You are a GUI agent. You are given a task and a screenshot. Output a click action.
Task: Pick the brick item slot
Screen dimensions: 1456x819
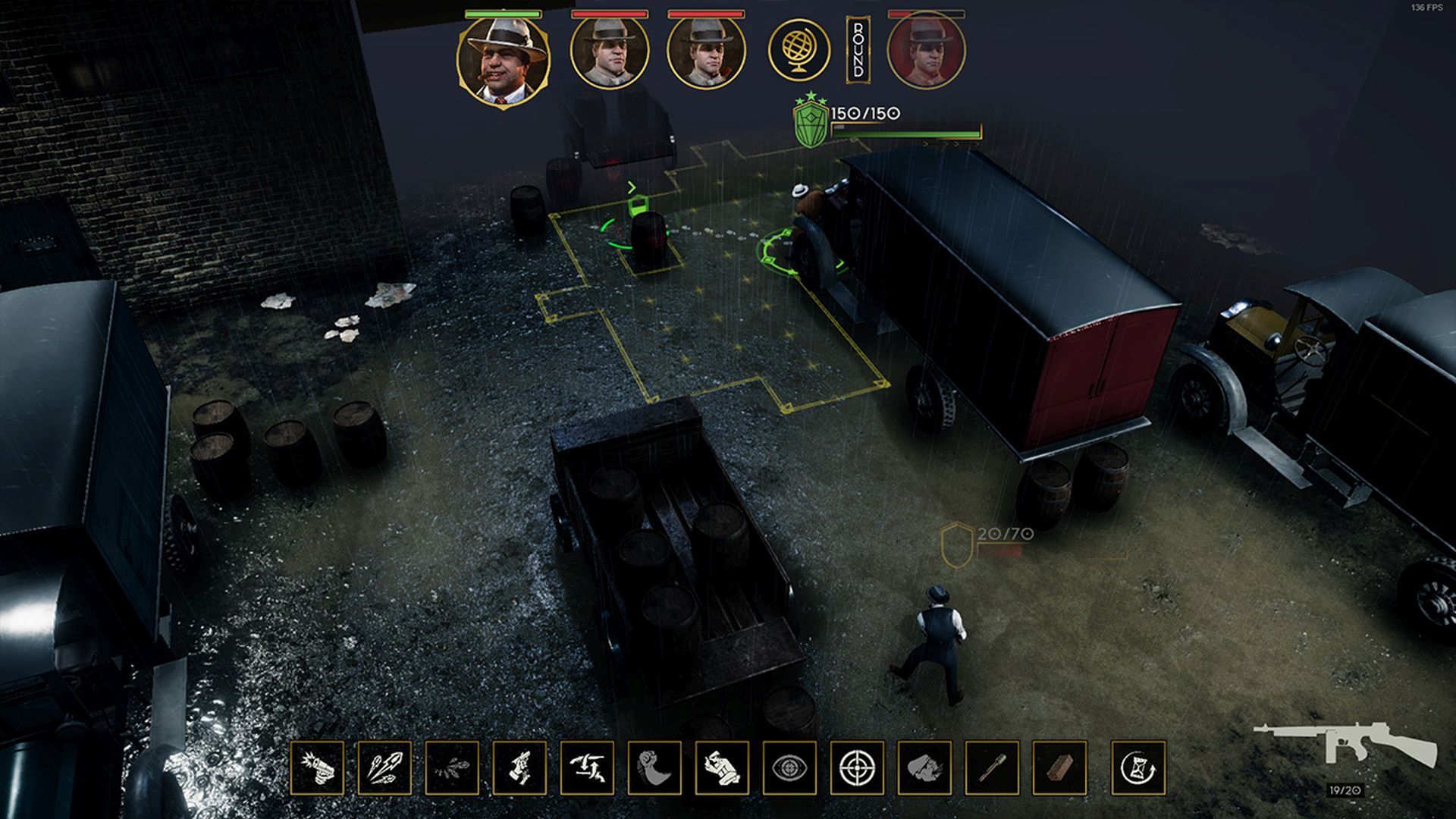click(x=1059, y=767)
